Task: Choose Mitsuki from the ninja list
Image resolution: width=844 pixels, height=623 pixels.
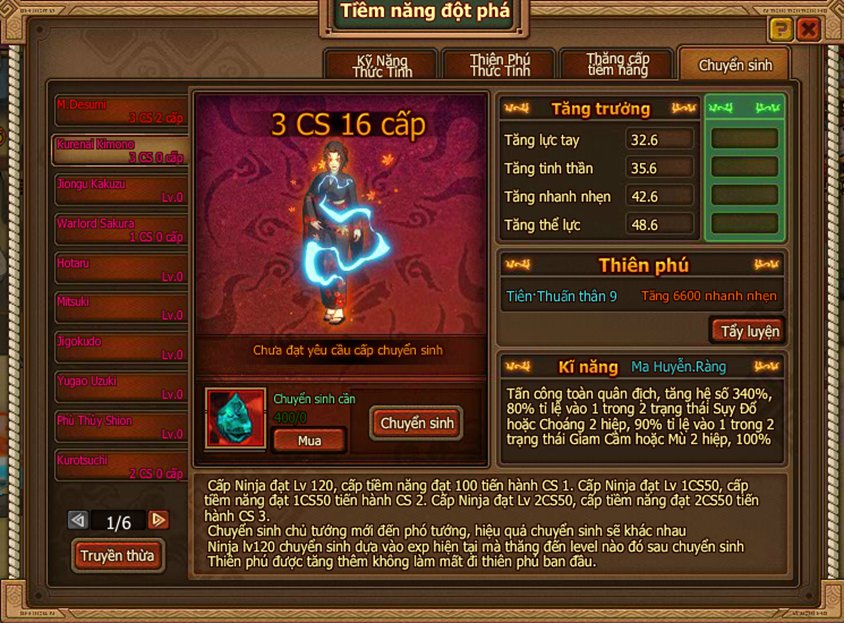Action: (x=121, y=308)
